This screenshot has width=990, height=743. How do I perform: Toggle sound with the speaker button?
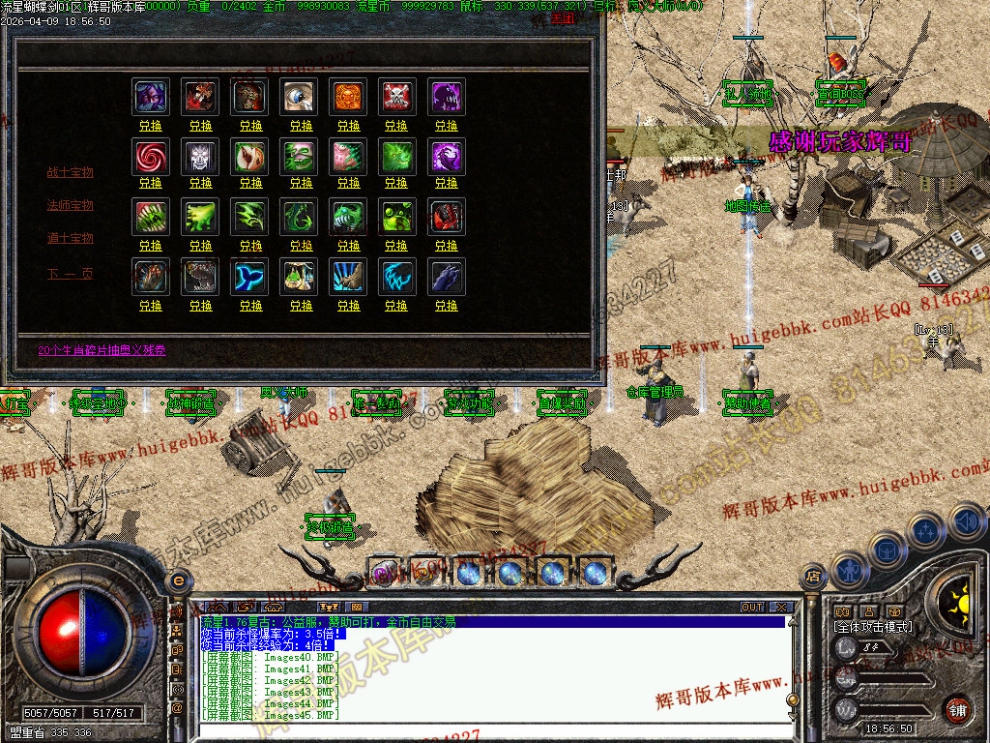click(966, 521)
